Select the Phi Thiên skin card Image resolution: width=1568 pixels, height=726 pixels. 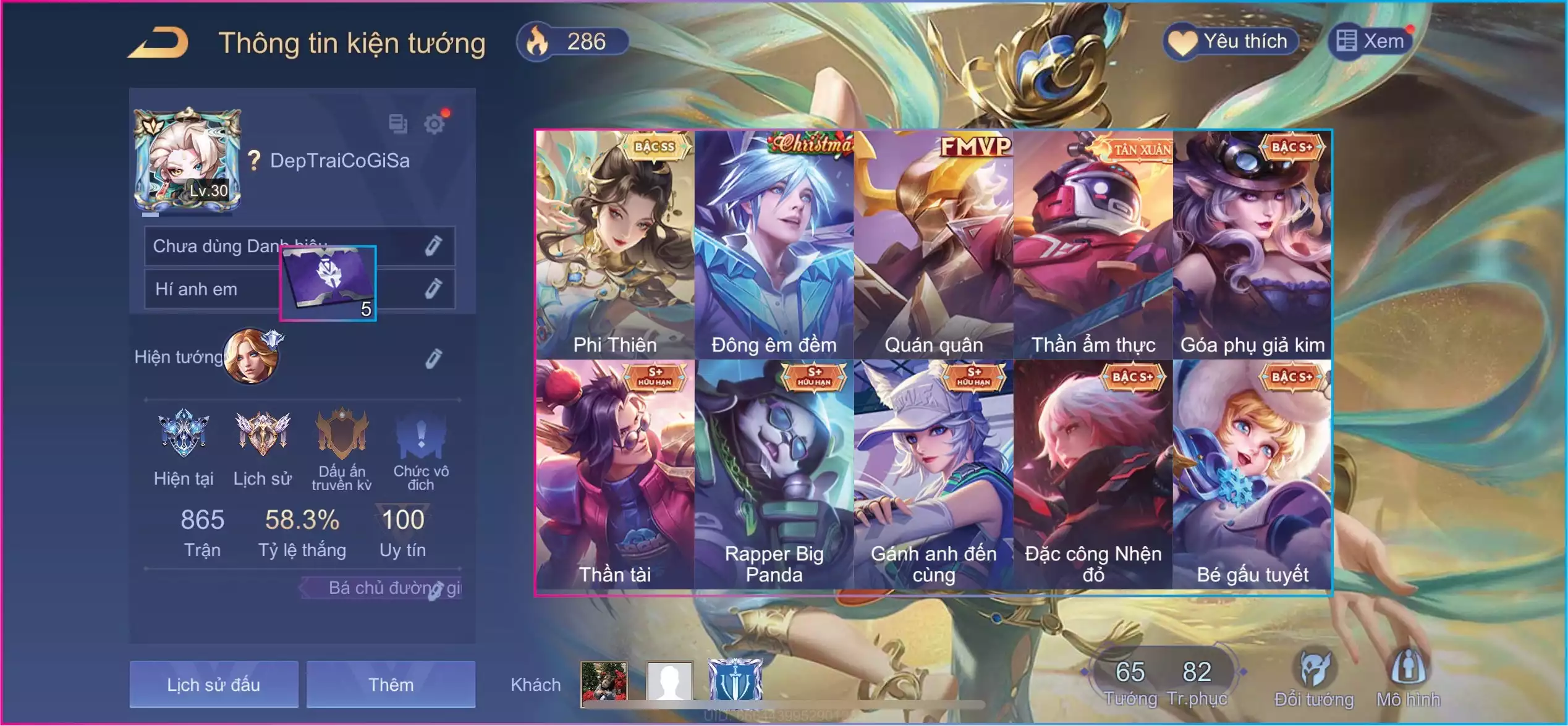(x=615, y=245)
